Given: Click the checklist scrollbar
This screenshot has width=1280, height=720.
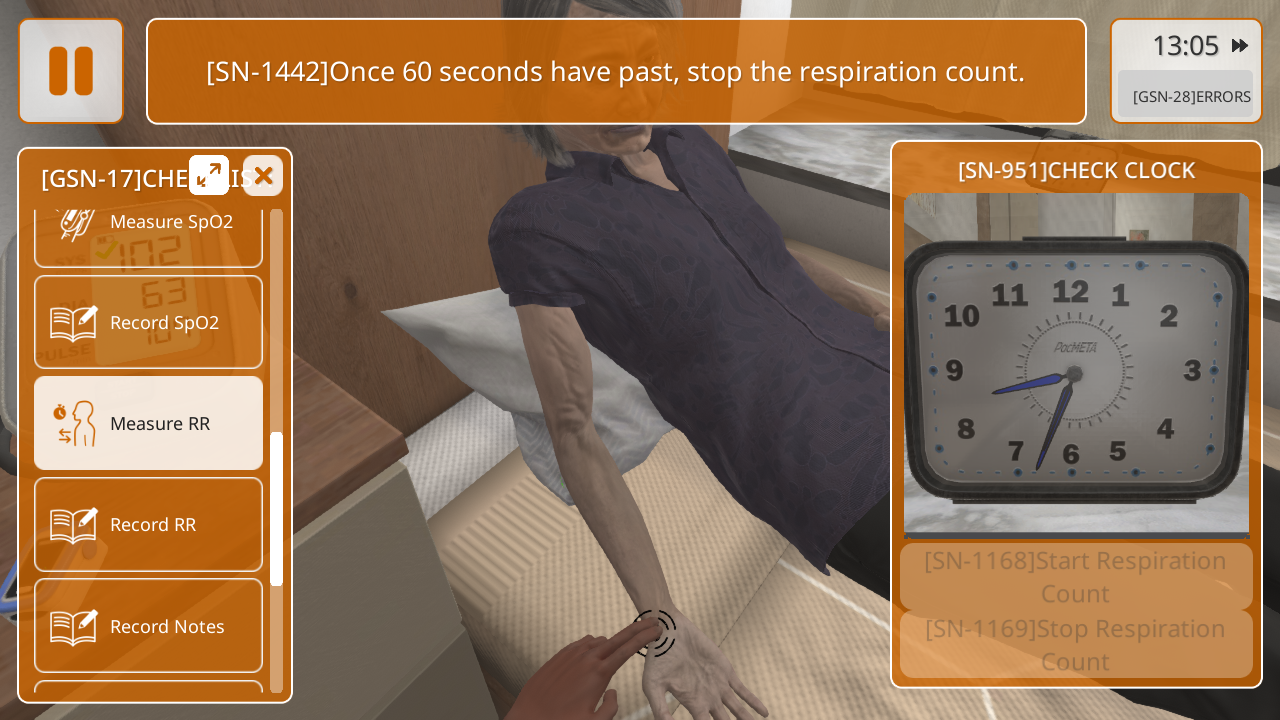Looking at the screenshot, I should pyautogui.click(x=276, y=508).
